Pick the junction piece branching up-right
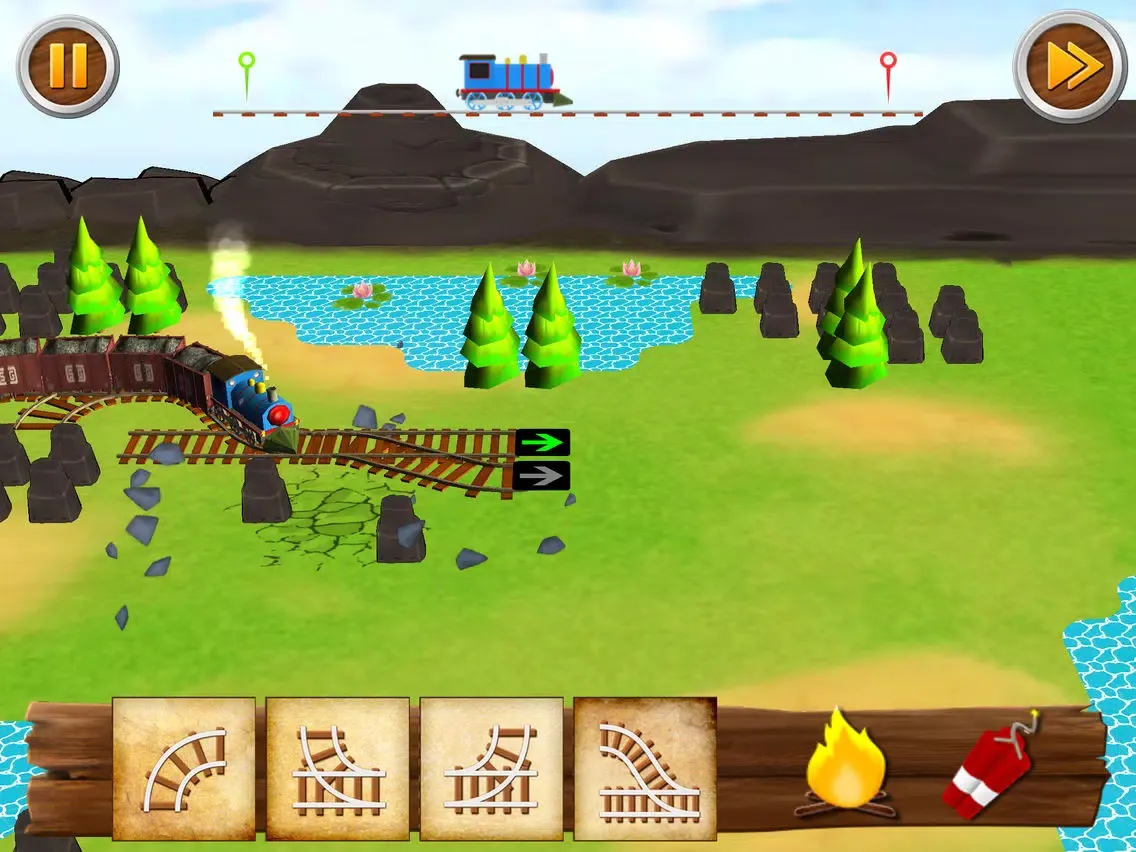This screenshot has width=1136, height=852. point(491,768)
